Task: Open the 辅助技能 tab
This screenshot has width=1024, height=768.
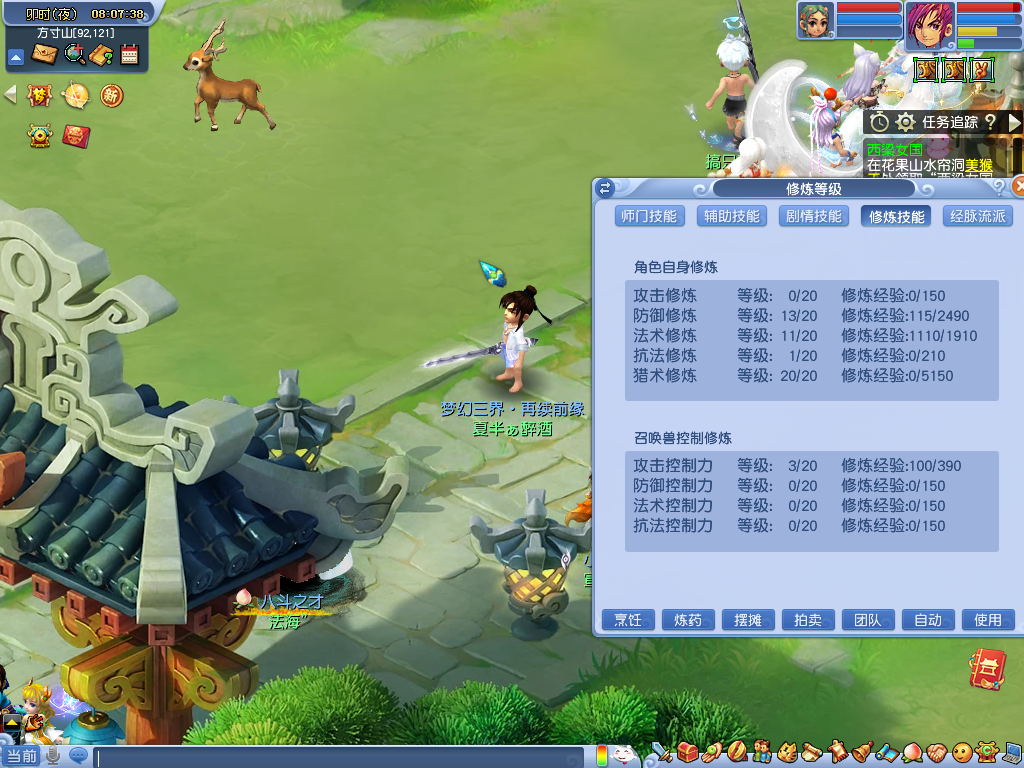Action: pos(731,216)
